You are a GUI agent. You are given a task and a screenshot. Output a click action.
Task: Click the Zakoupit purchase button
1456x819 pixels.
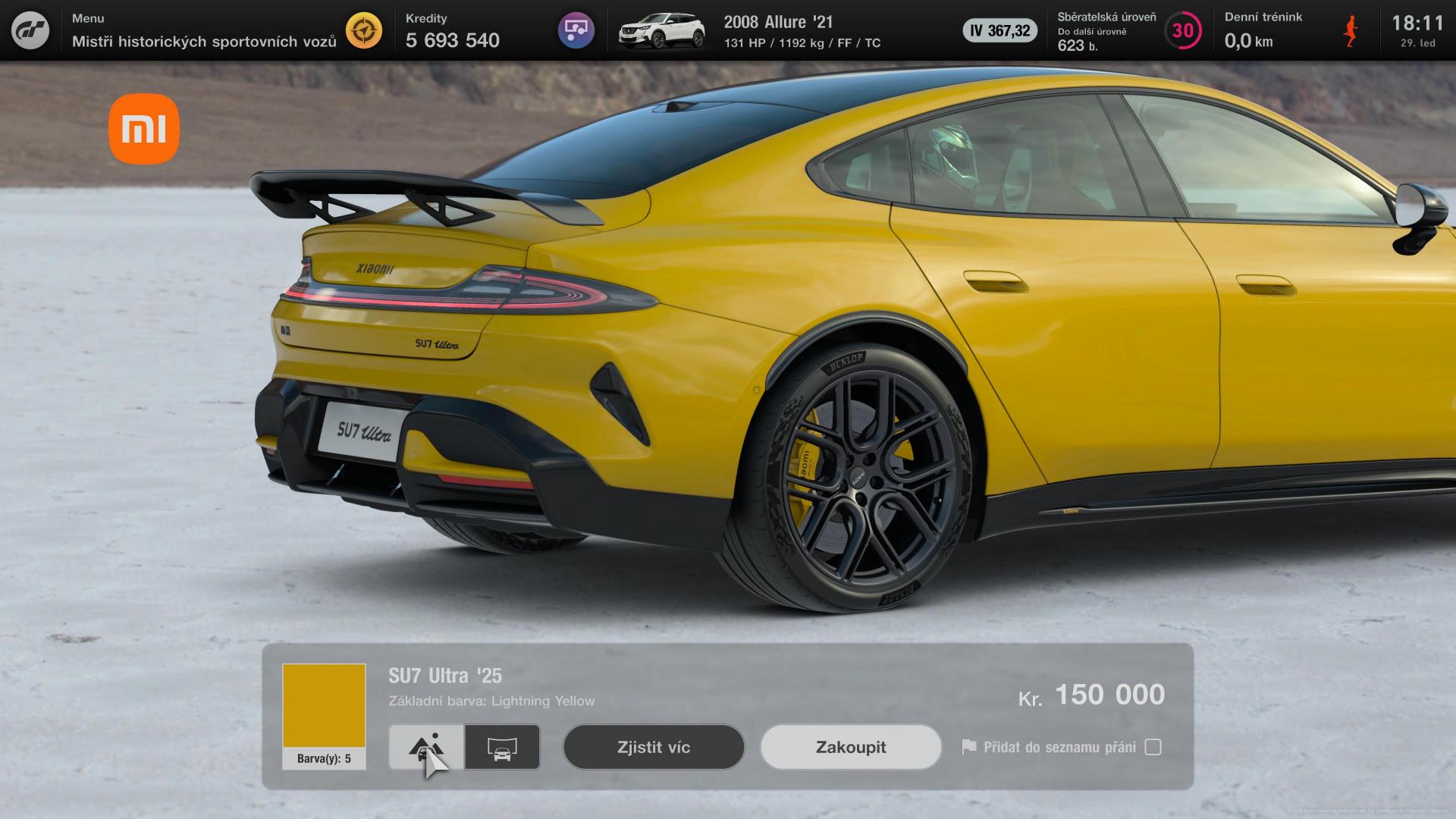(x=850, y=747)
